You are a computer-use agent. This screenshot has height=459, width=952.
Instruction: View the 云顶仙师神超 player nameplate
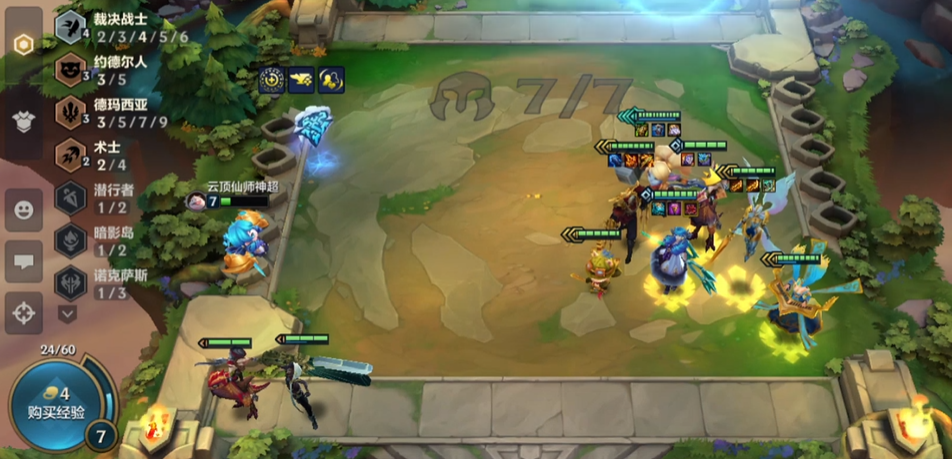[241, 187]
